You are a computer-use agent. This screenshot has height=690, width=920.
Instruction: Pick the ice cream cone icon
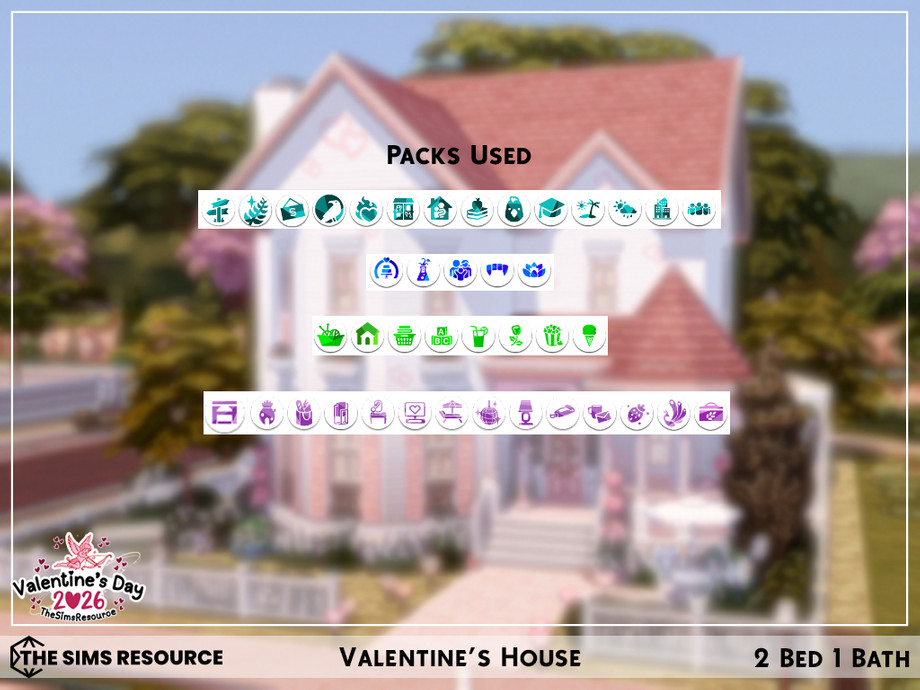[588, 336]
